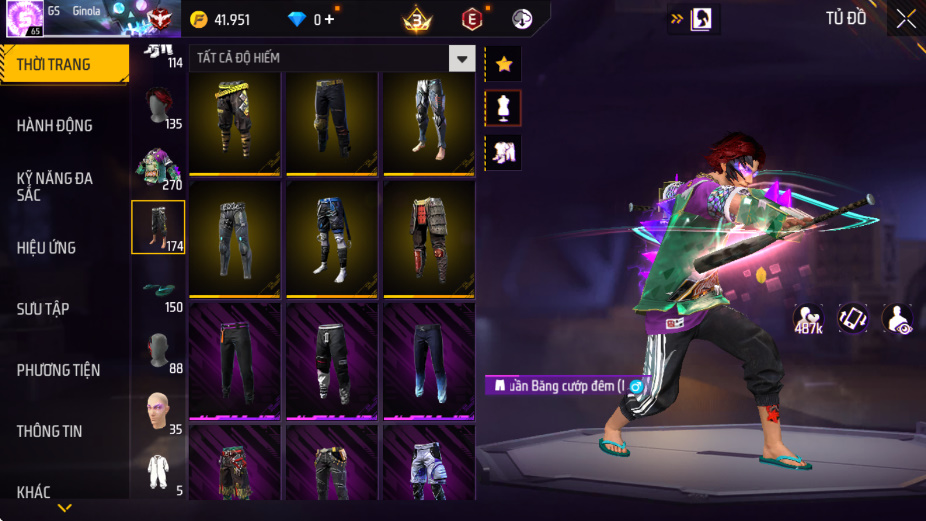
Task: Click the white mannequin icon
Action: pyautogui.click(x=503, y=108)
